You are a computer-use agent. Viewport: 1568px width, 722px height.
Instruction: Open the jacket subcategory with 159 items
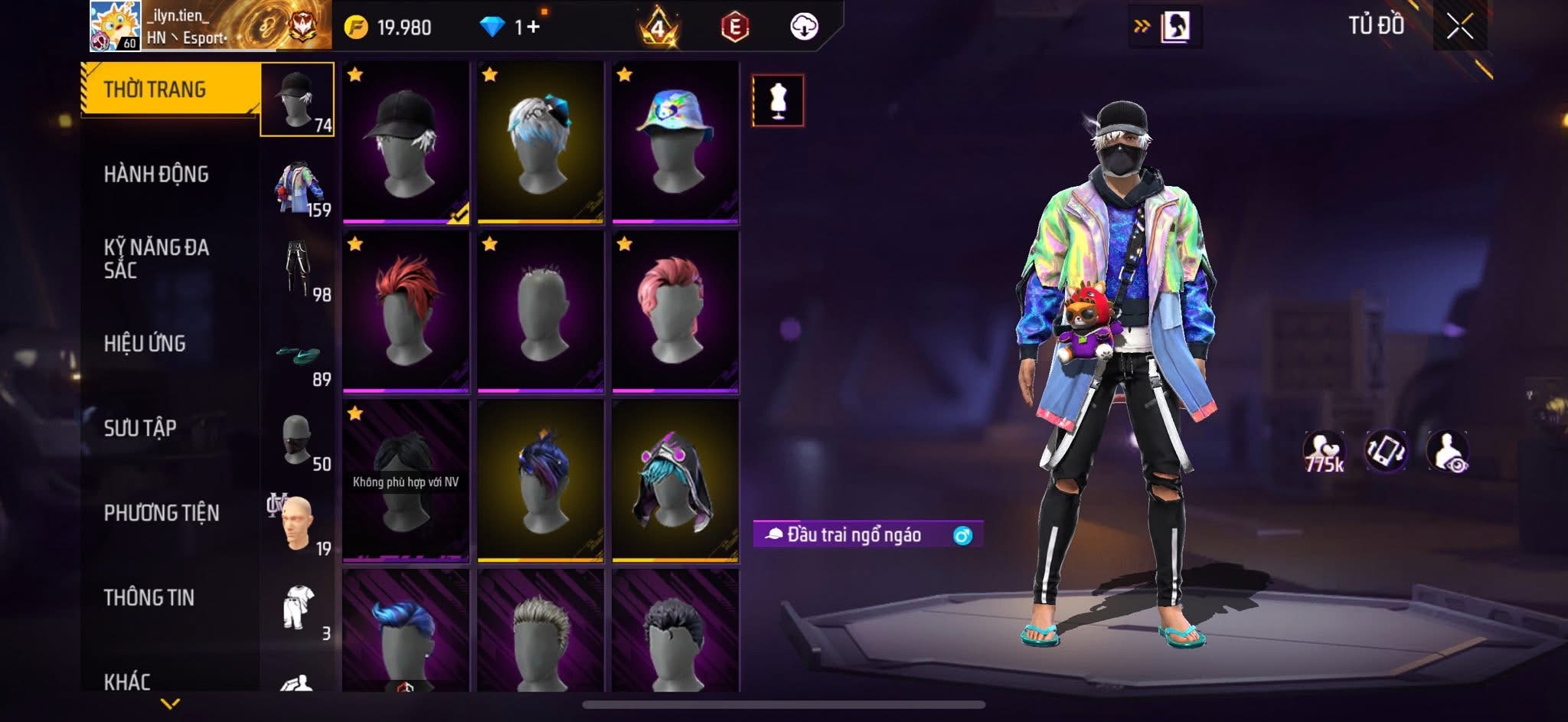299,188
